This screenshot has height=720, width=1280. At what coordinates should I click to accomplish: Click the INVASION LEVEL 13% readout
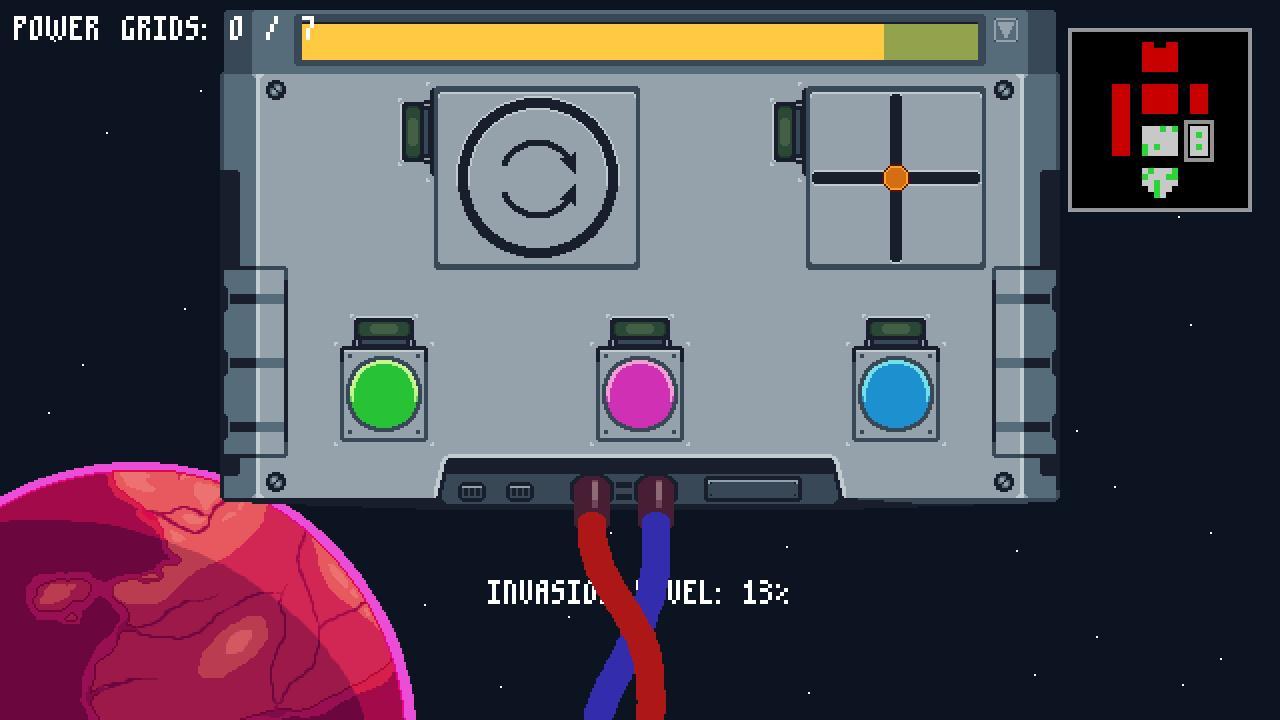tap(638, 593)
